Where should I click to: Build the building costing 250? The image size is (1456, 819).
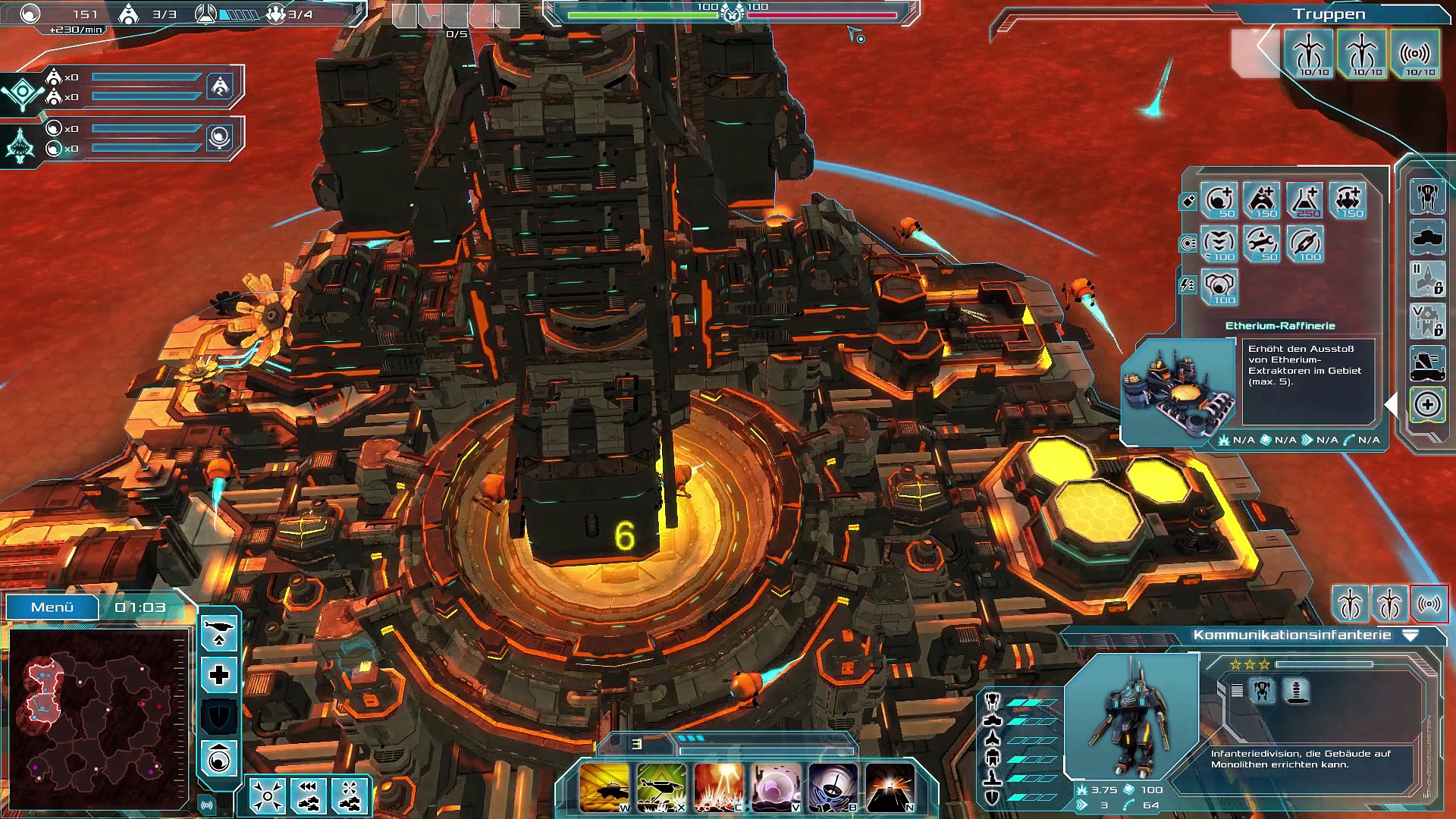point(1305,200)
